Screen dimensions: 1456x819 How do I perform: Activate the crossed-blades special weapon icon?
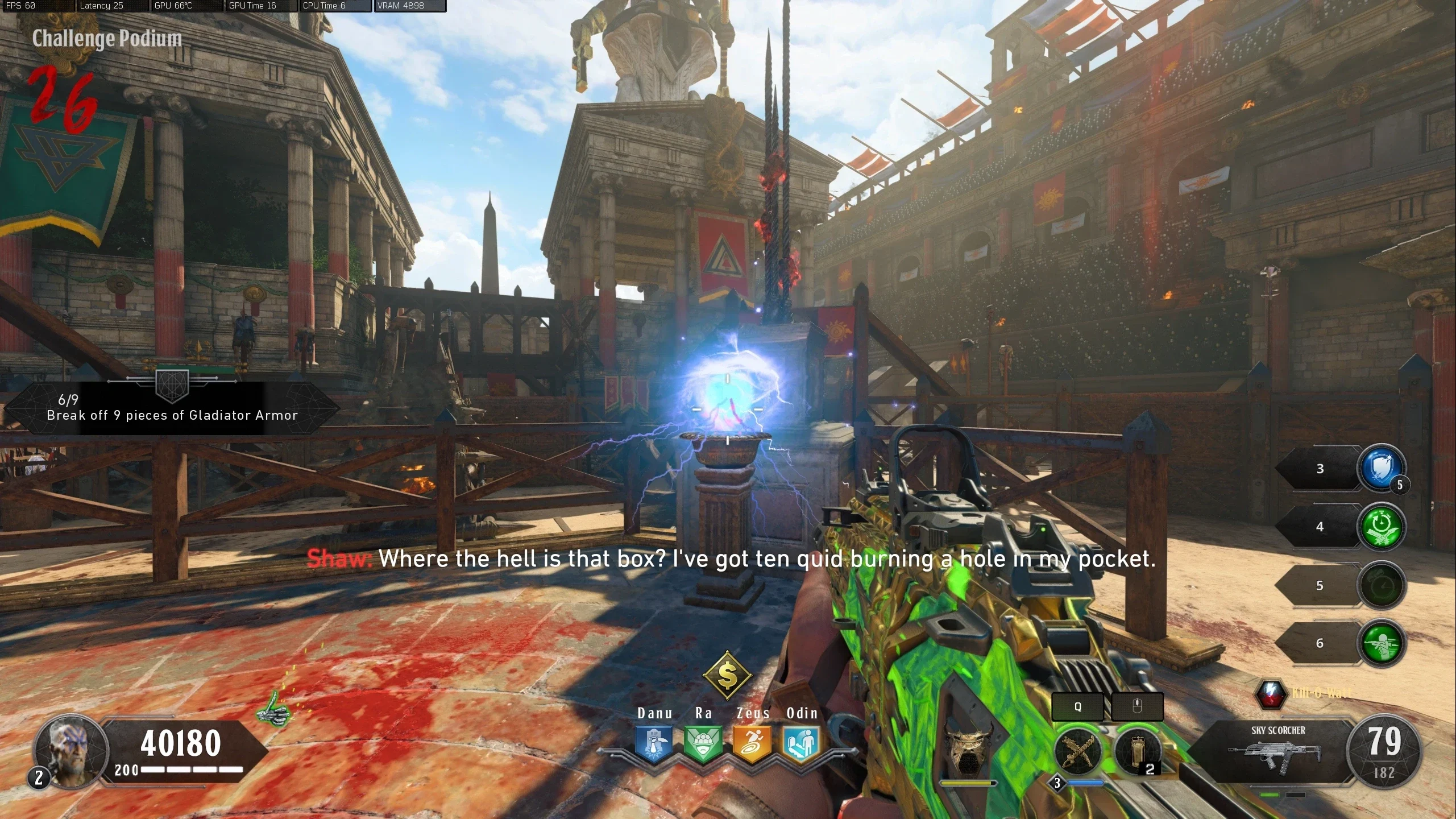point(1078,752)
